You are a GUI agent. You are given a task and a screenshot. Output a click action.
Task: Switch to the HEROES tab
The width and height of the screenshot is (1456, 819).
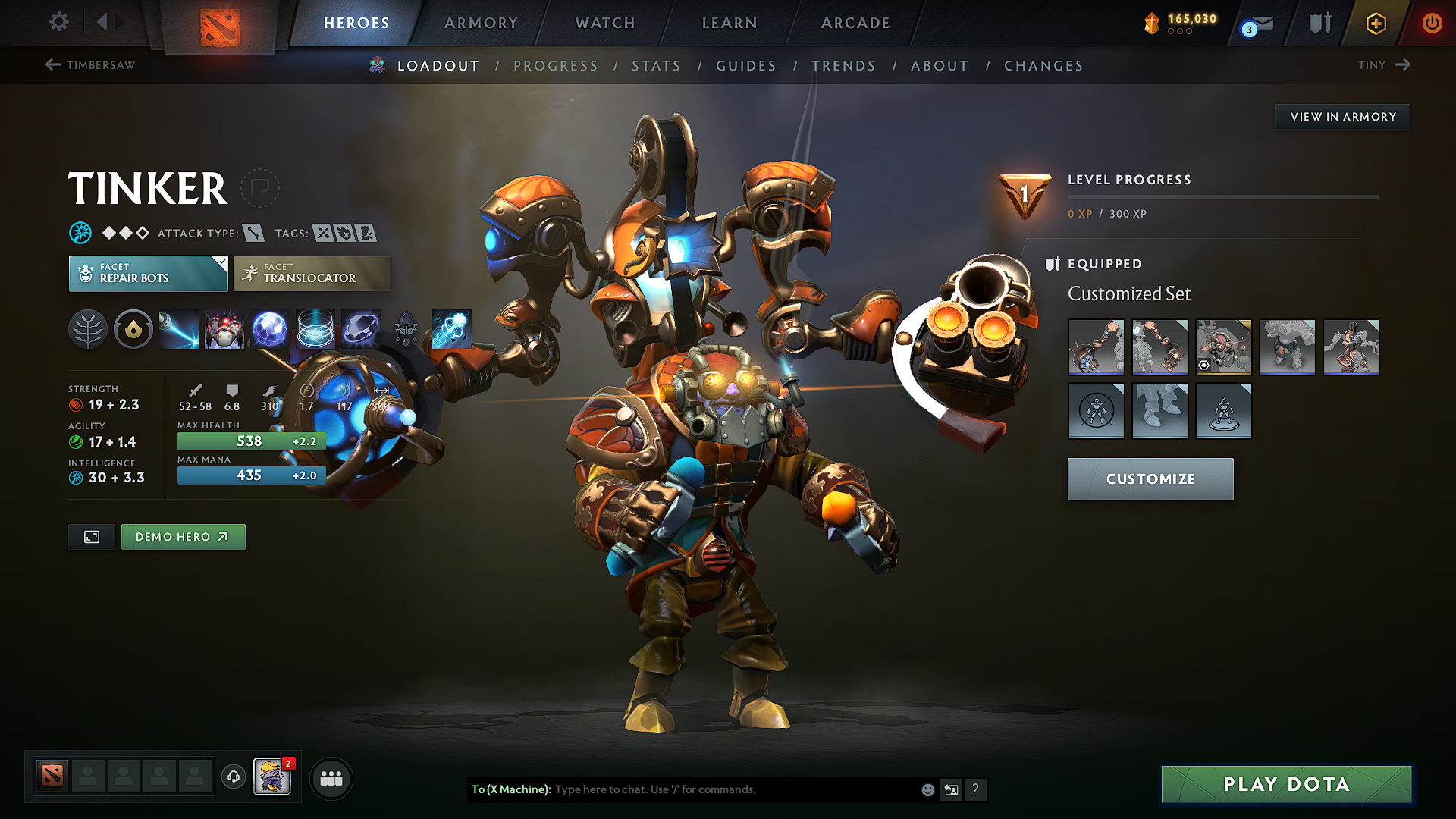coord(356,23)
